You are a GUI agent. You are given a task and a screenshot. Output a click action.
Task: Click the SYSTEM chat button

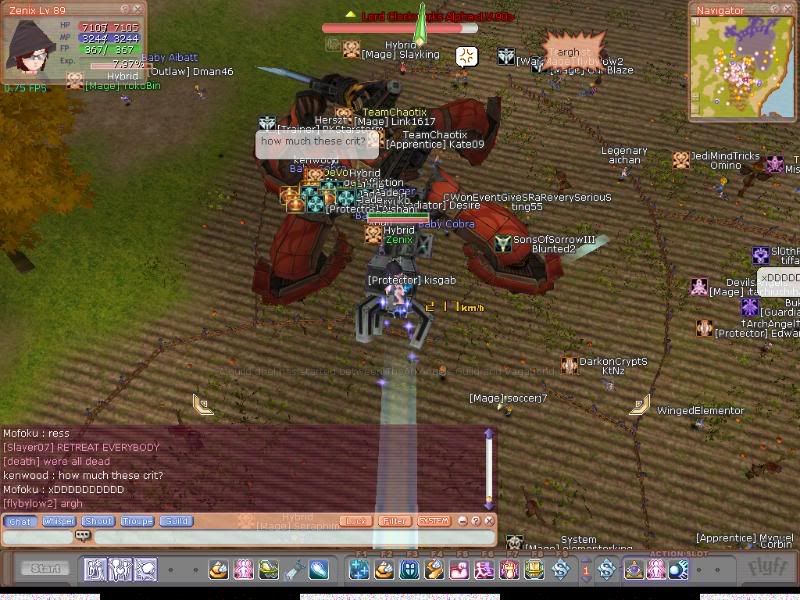point(433,521)
